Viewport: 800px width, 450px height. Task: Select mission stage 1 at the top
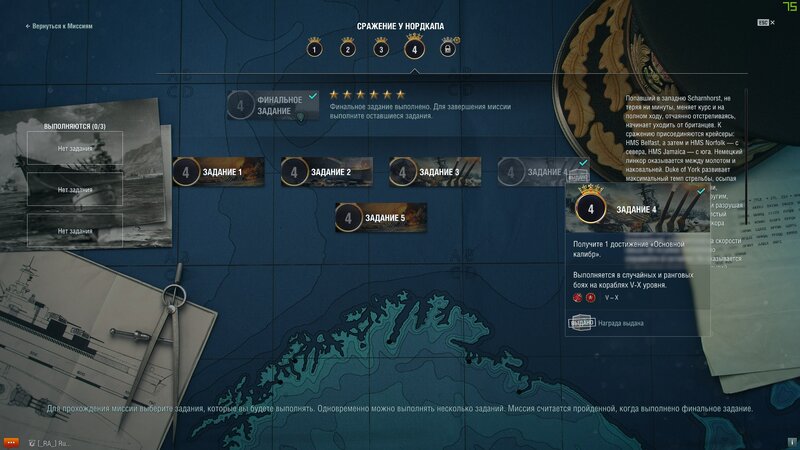(315, 48)
